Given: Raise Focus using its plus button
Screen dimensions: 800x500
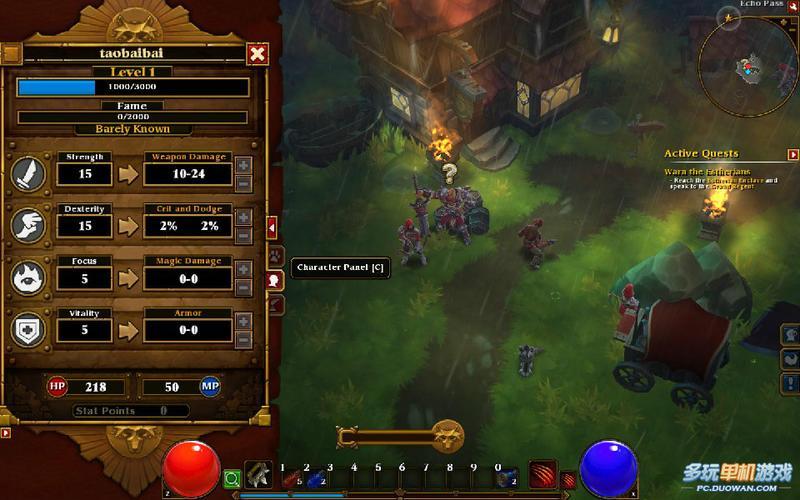Looking at the screenshot, I should click(244, 269).
